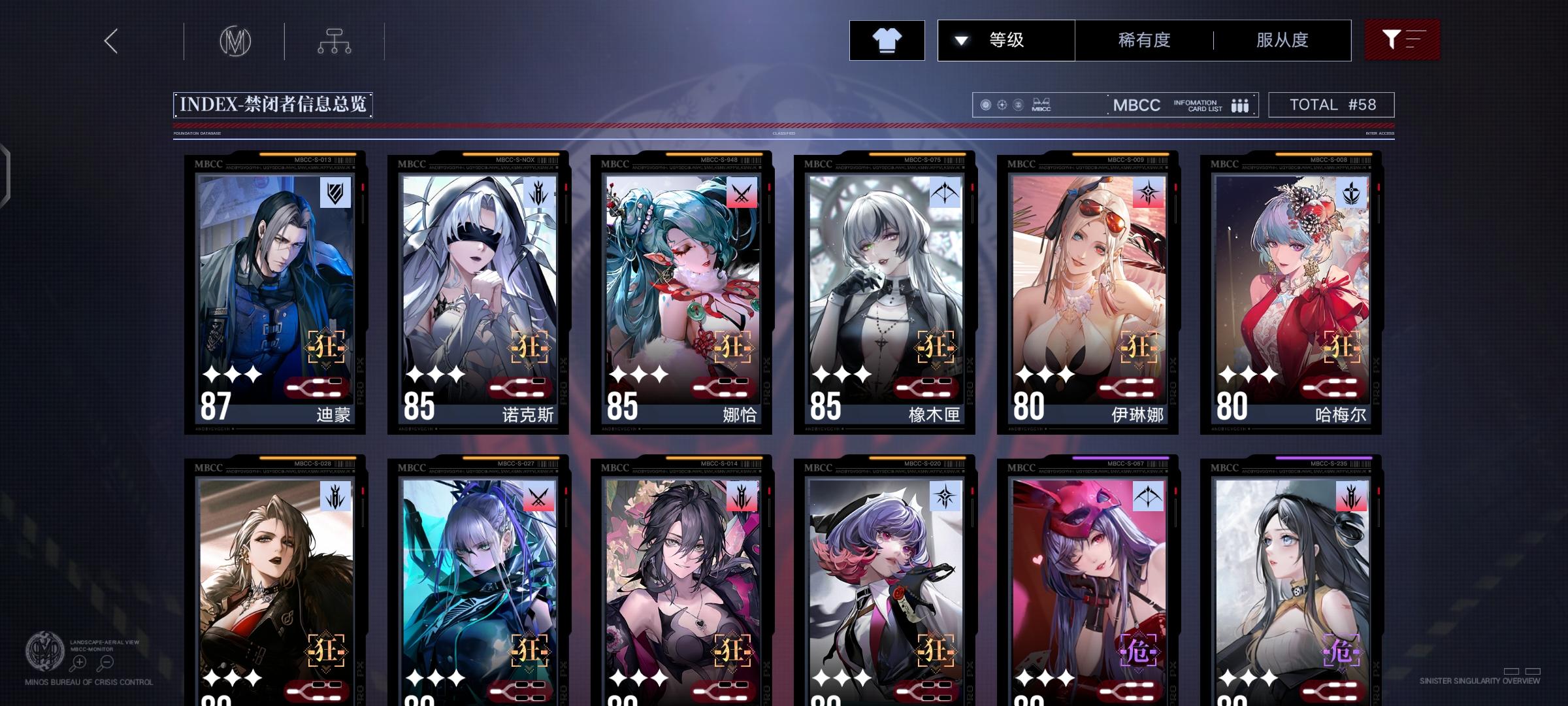Screen dimensions: 1568x706
Task: Expand the 等级 sort dropdown arrow
Action: (960, 40)
